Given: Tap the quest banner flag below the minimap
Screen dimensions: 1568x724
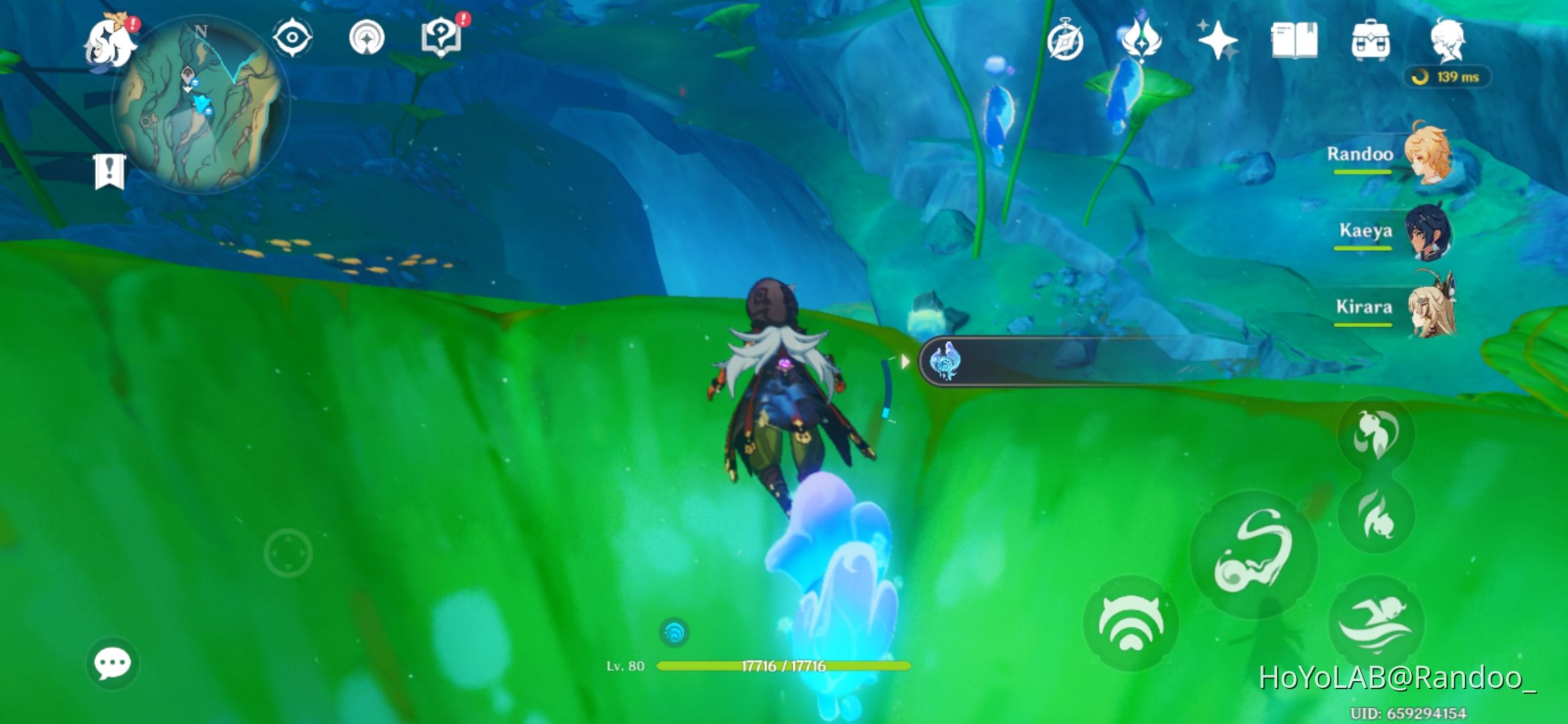Looking at the screenshot, I should 109,172.
